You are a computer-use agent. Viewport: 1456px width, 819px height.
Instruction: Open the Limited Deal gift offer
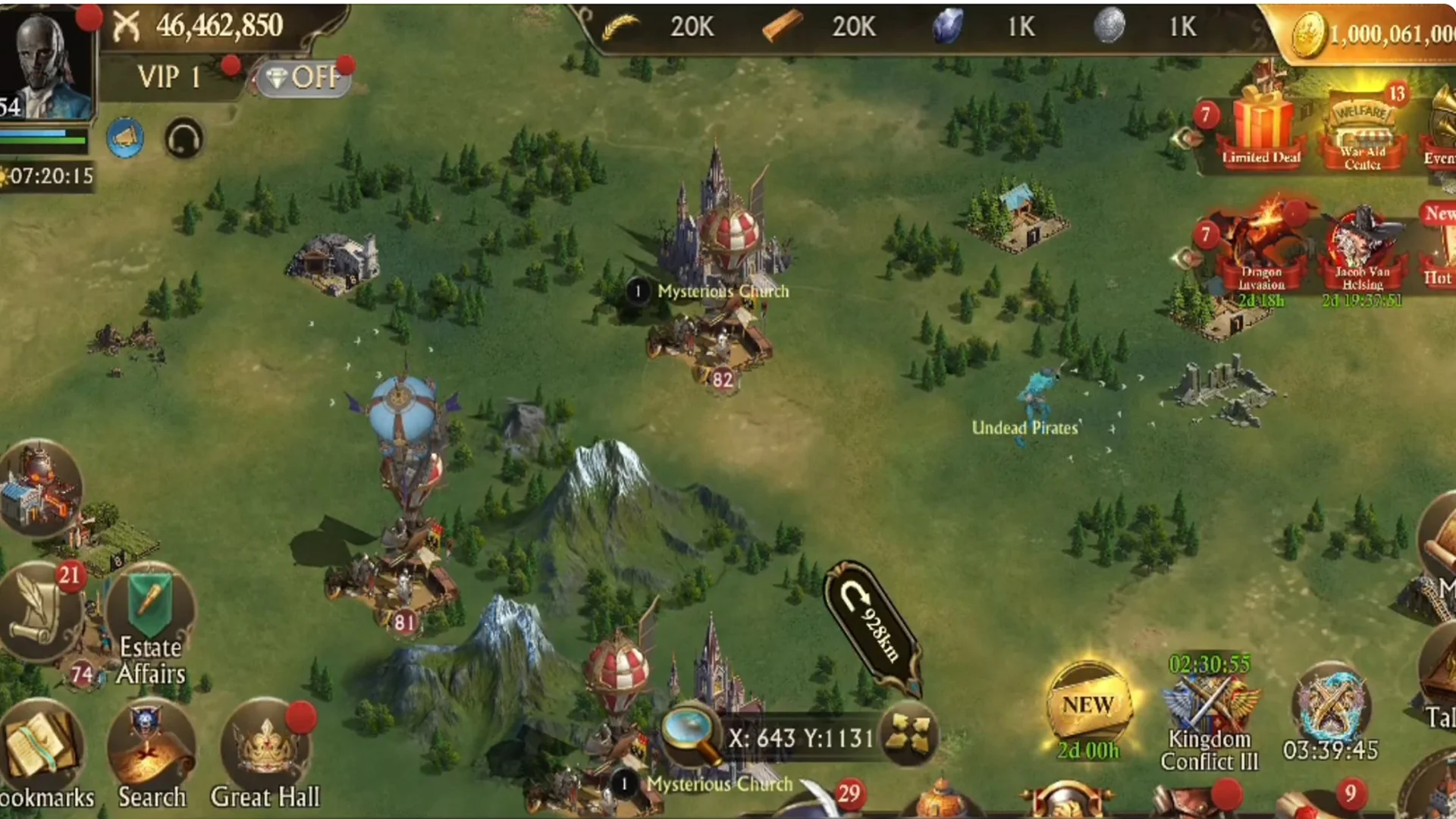(1260, 129)
